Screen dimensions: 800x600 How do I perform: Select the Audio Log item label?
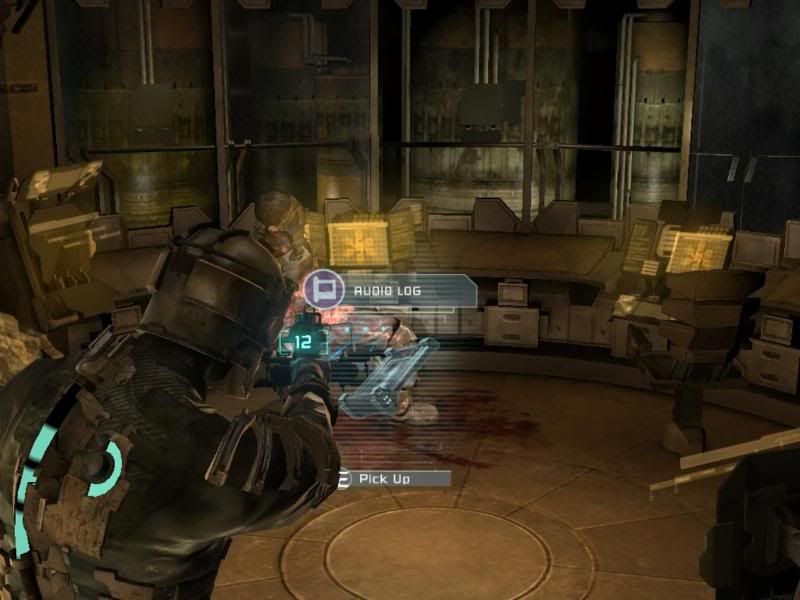pyautogui.click(x=390, y=291)
